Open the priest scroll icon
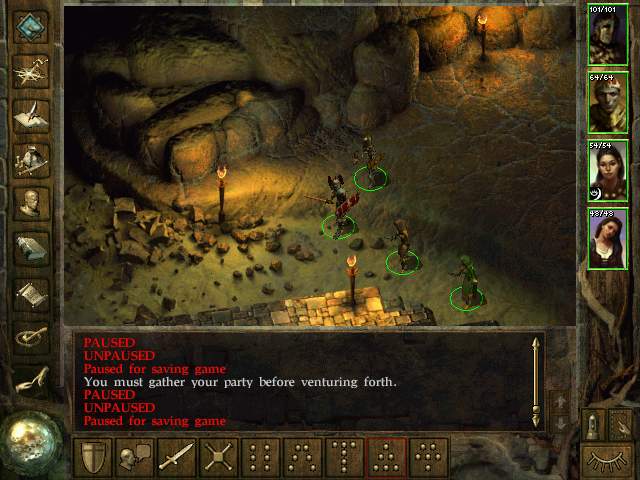The width and height of the screenshot is (640, 480). 32,293
